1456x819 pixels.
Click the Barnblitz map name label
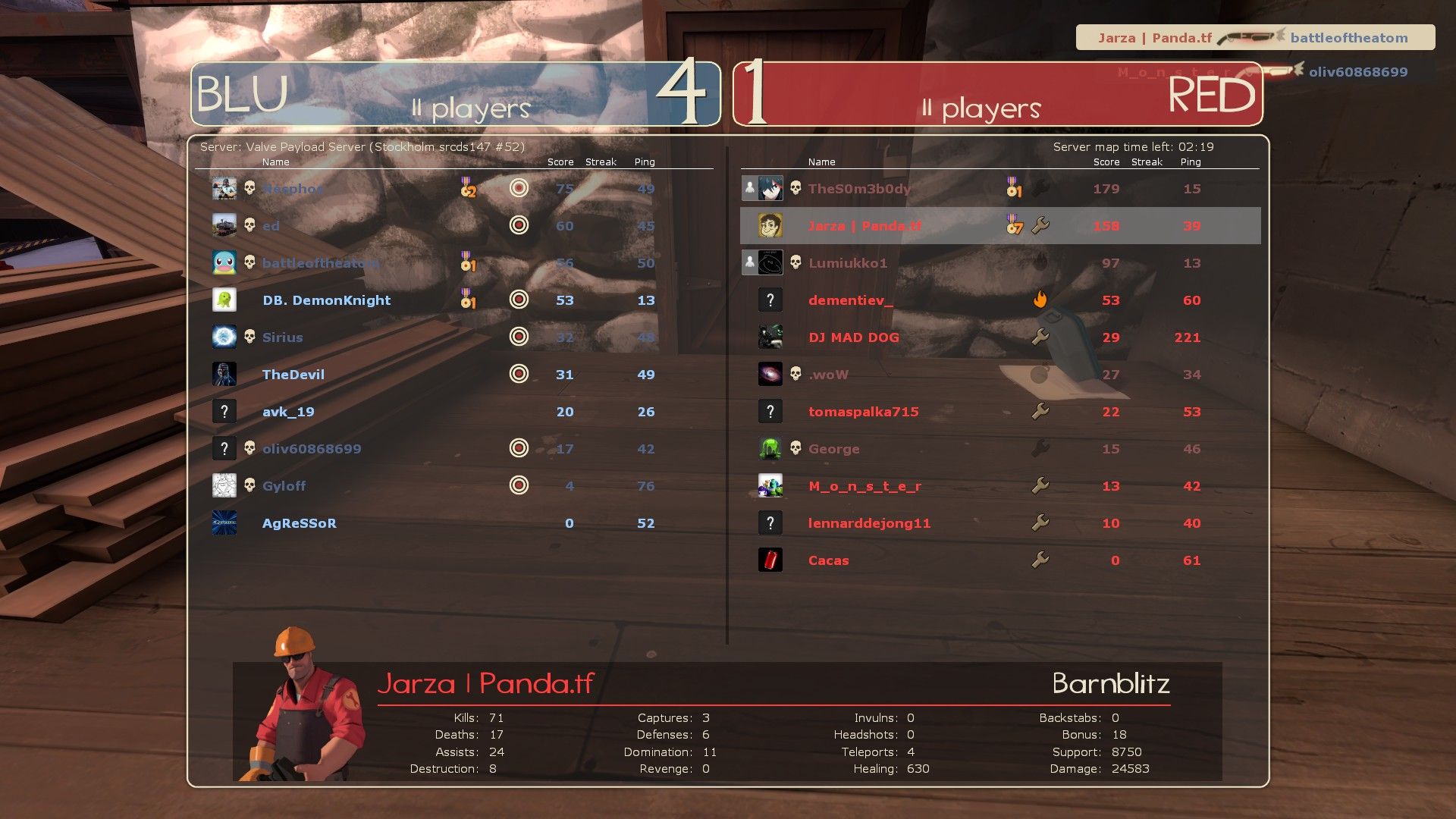click(1110, 683)
